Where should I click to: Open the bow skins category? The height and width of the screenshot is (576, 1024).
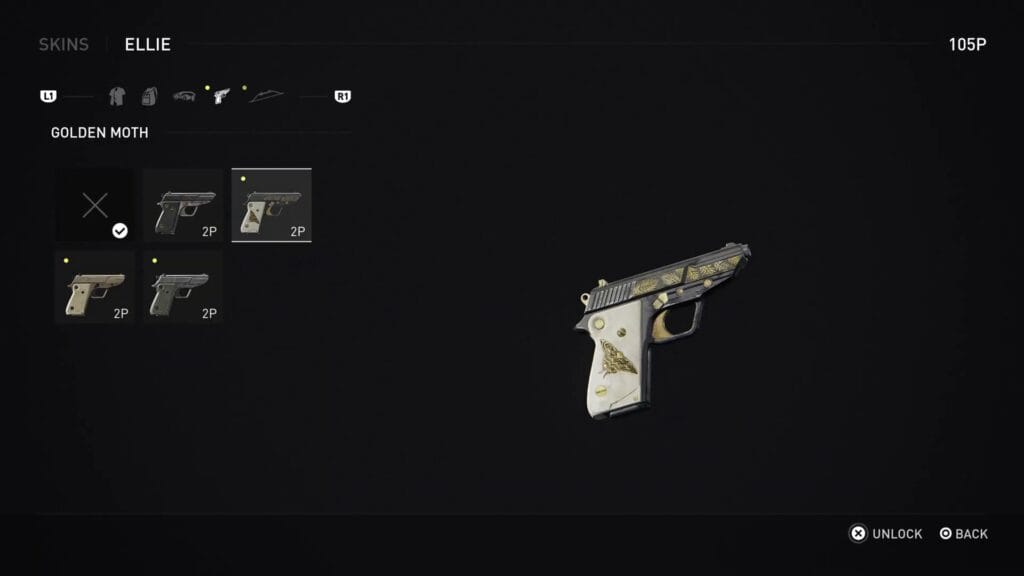(266, 97)
